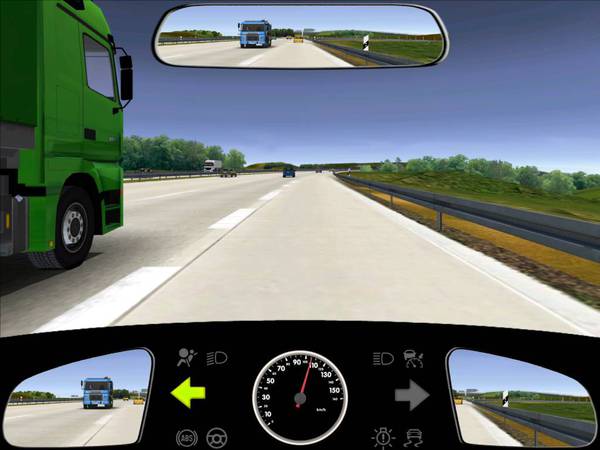Look at the interior rear-view mirror

pyautogui.click(x=300, y=35)
